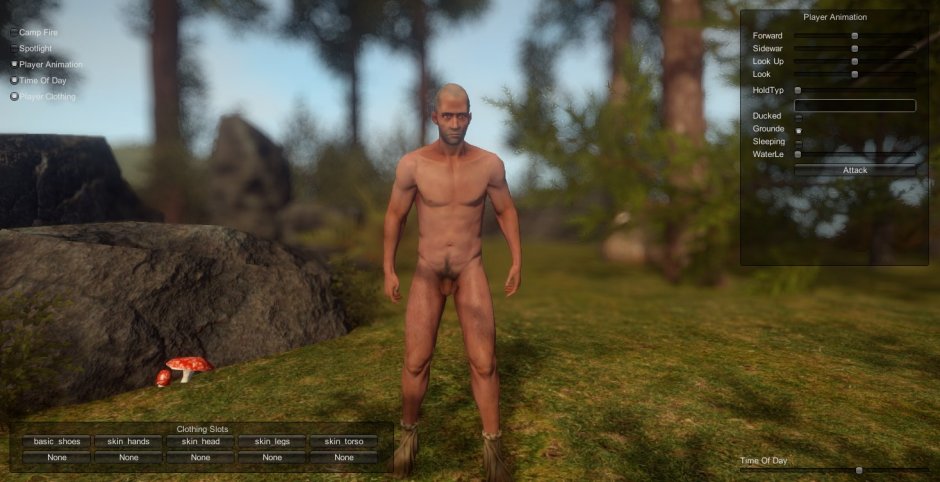Tick the Ducked checkbox

pyautogui.click(x=798, y=117)
